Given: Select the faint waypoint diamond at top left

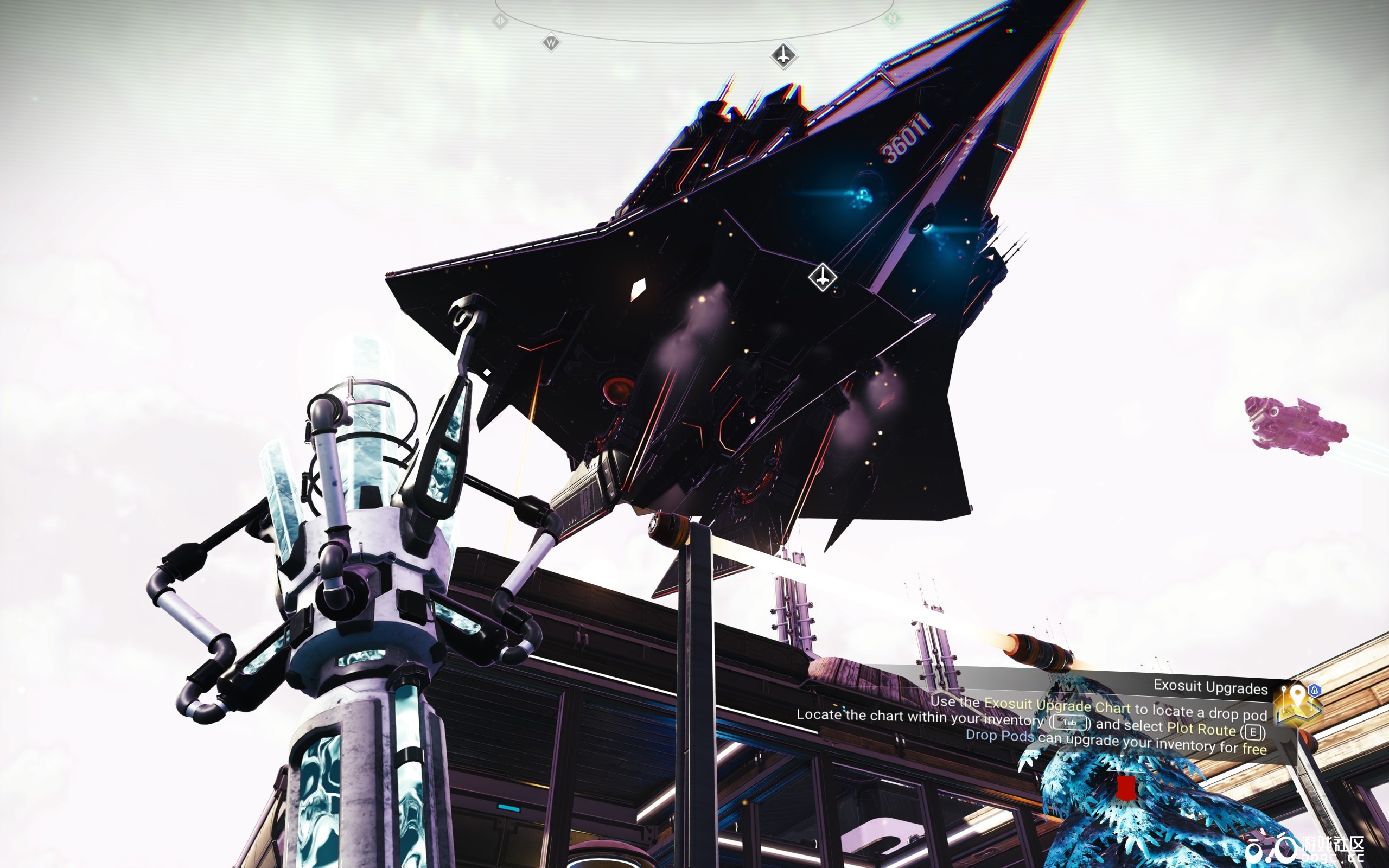Looking at the screenshot, I should (x=500, y=22).
